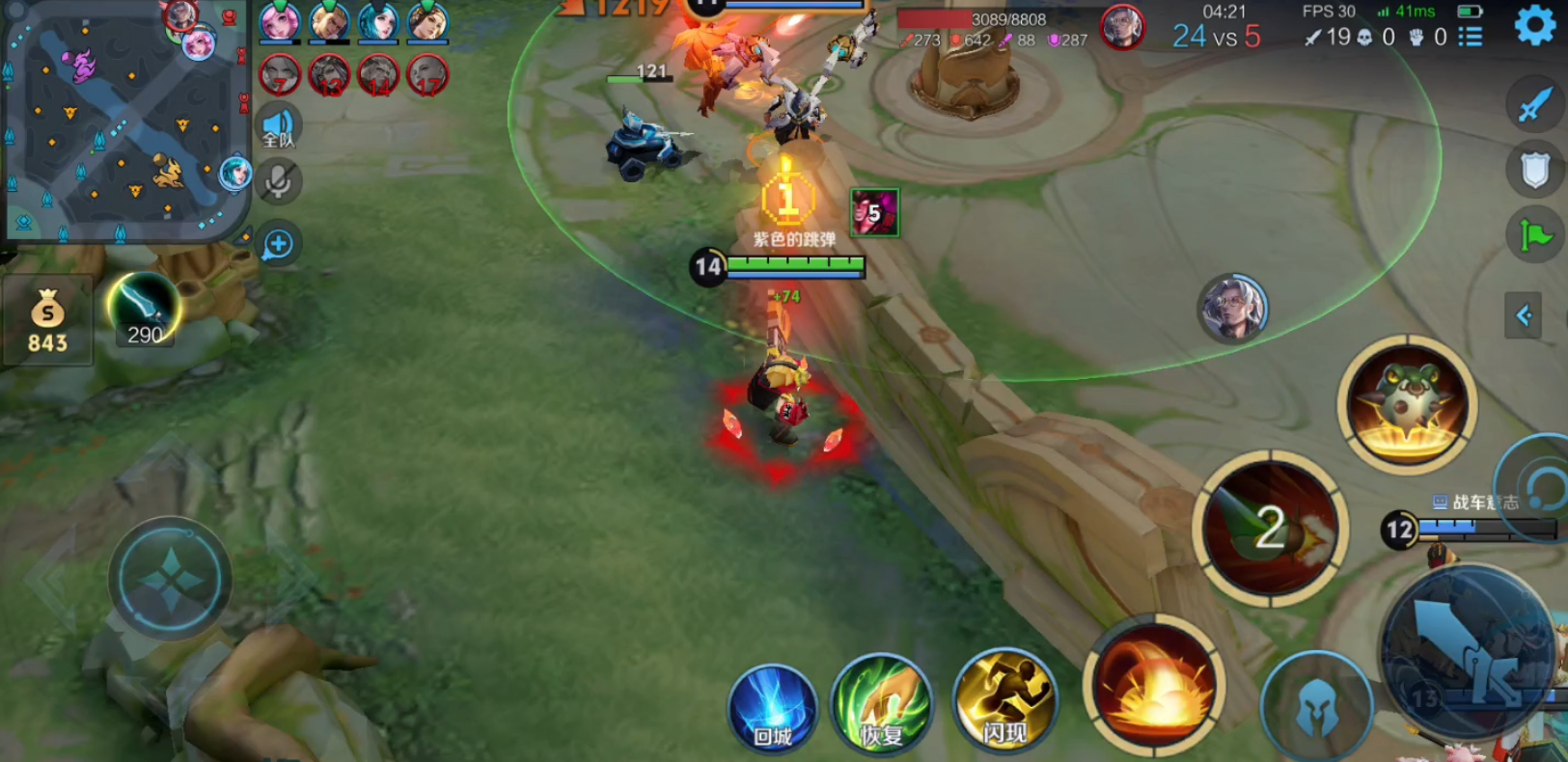Image resolution: width=1568 pixels, height=762 pixels.
Task: Expand the side panel arrow
Action: [x=1524, y=315]
